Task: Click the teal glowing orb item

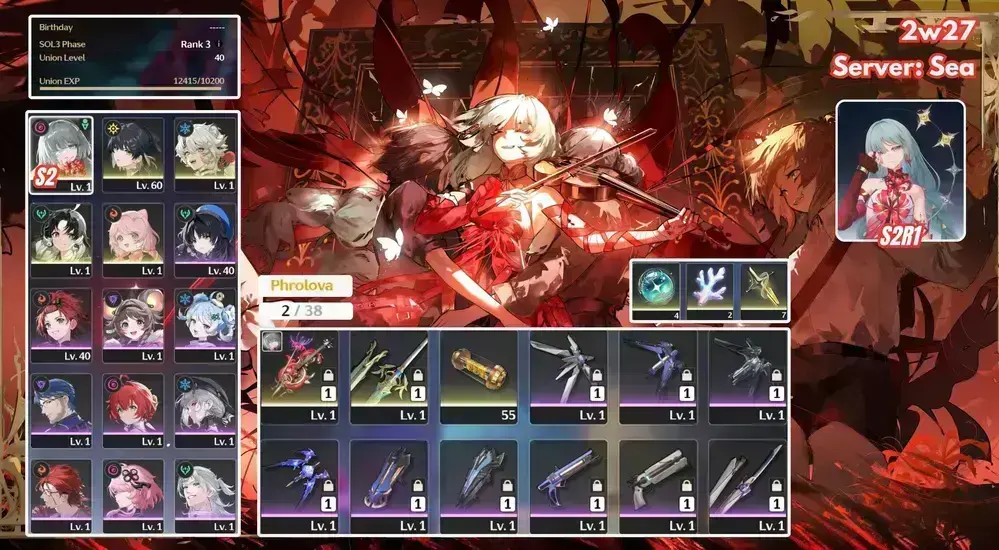Action: (658, 289)
